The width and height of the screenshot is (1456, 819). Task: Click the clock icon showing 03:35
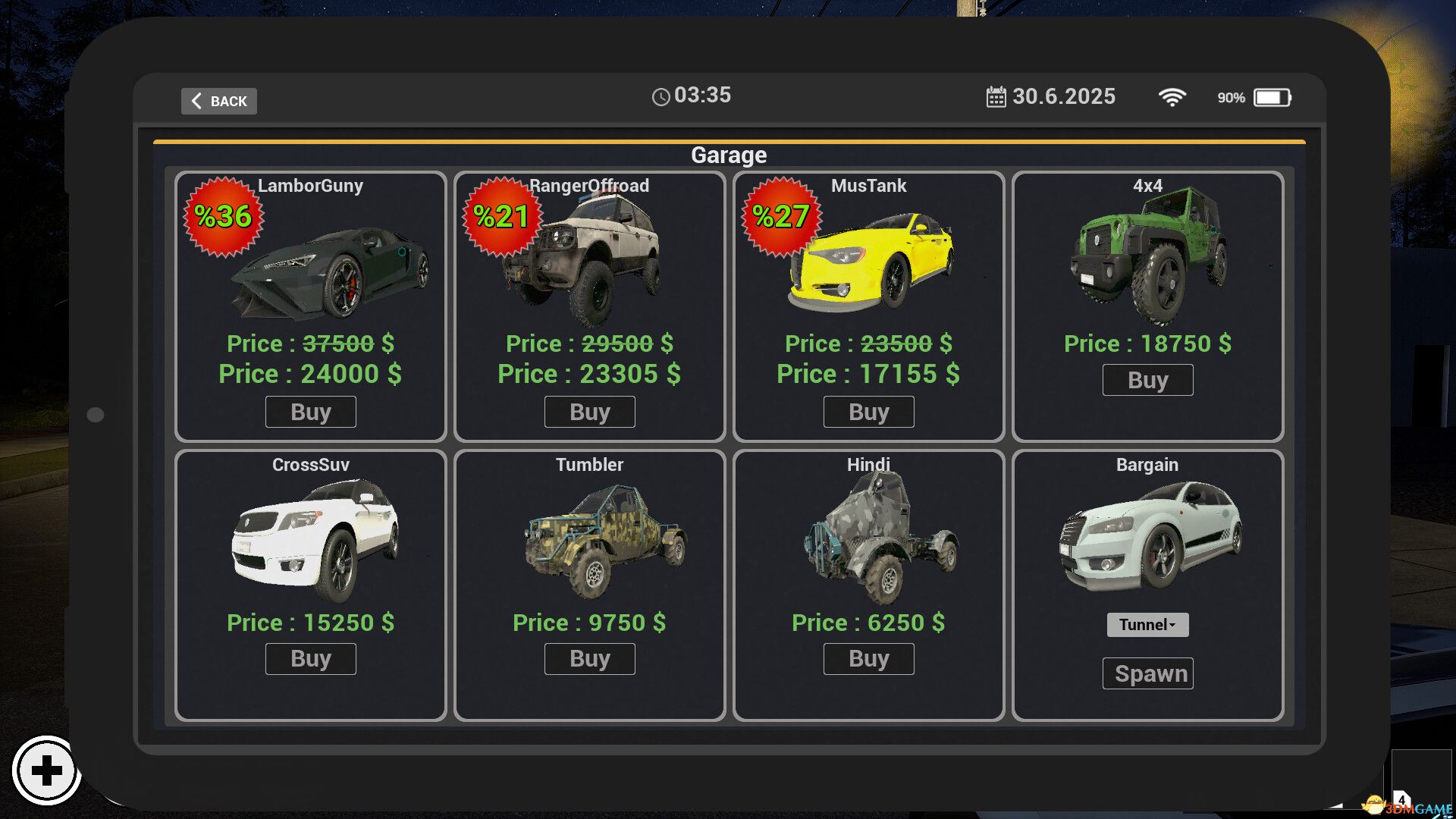pos(659,96)
